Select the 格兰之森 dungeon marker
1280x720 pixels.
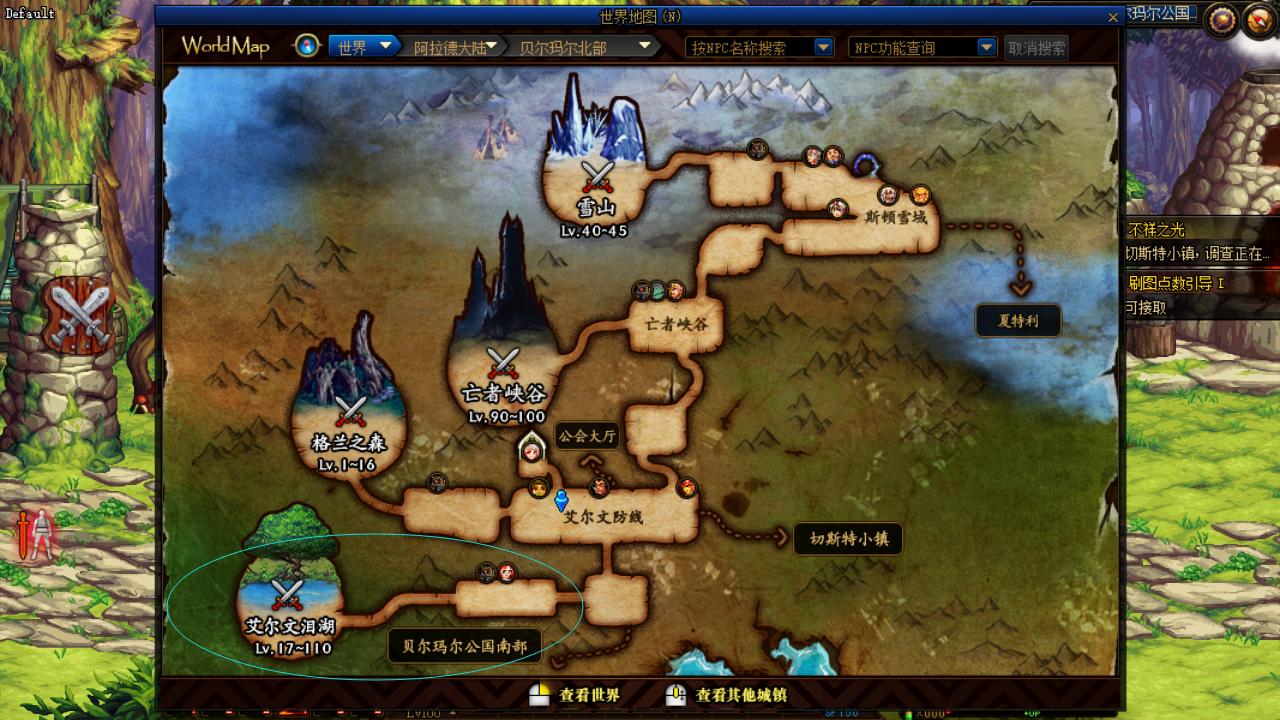(349, 413)
